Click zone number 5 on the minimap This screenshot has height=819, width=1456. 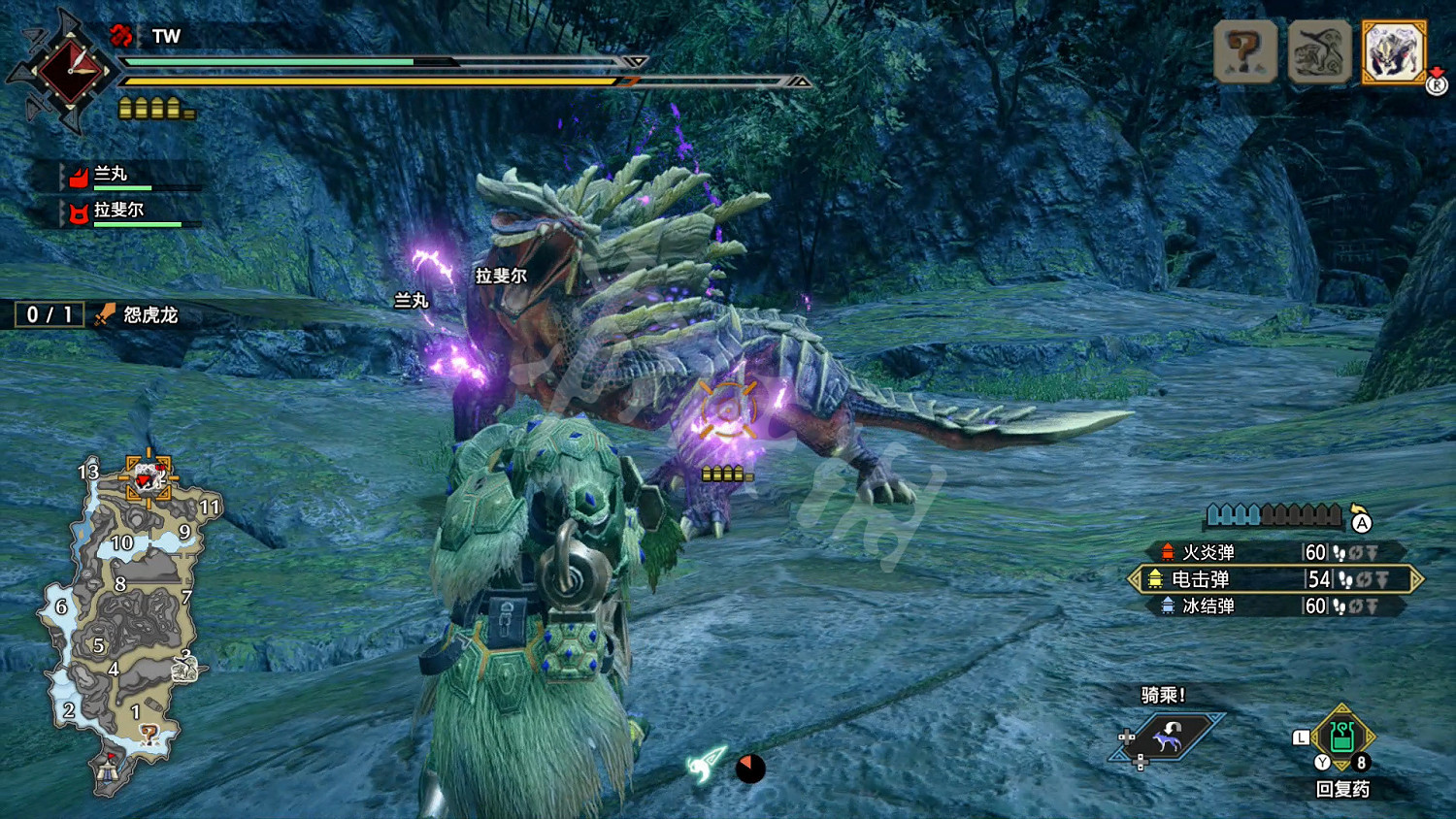pyautogui.click(x=98, y=644)
